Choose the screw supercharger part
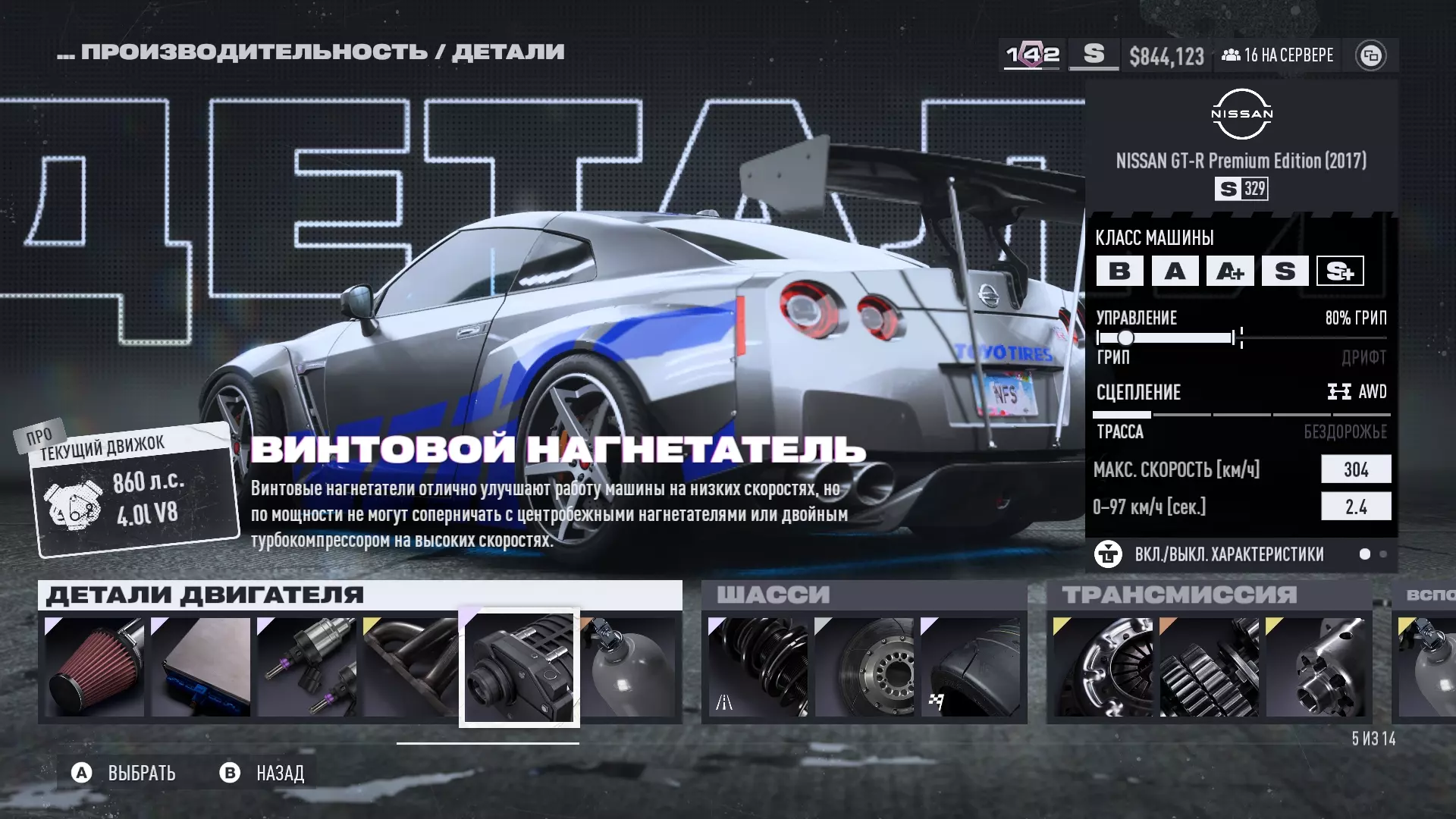1456x819 pixels. point(519,667)
